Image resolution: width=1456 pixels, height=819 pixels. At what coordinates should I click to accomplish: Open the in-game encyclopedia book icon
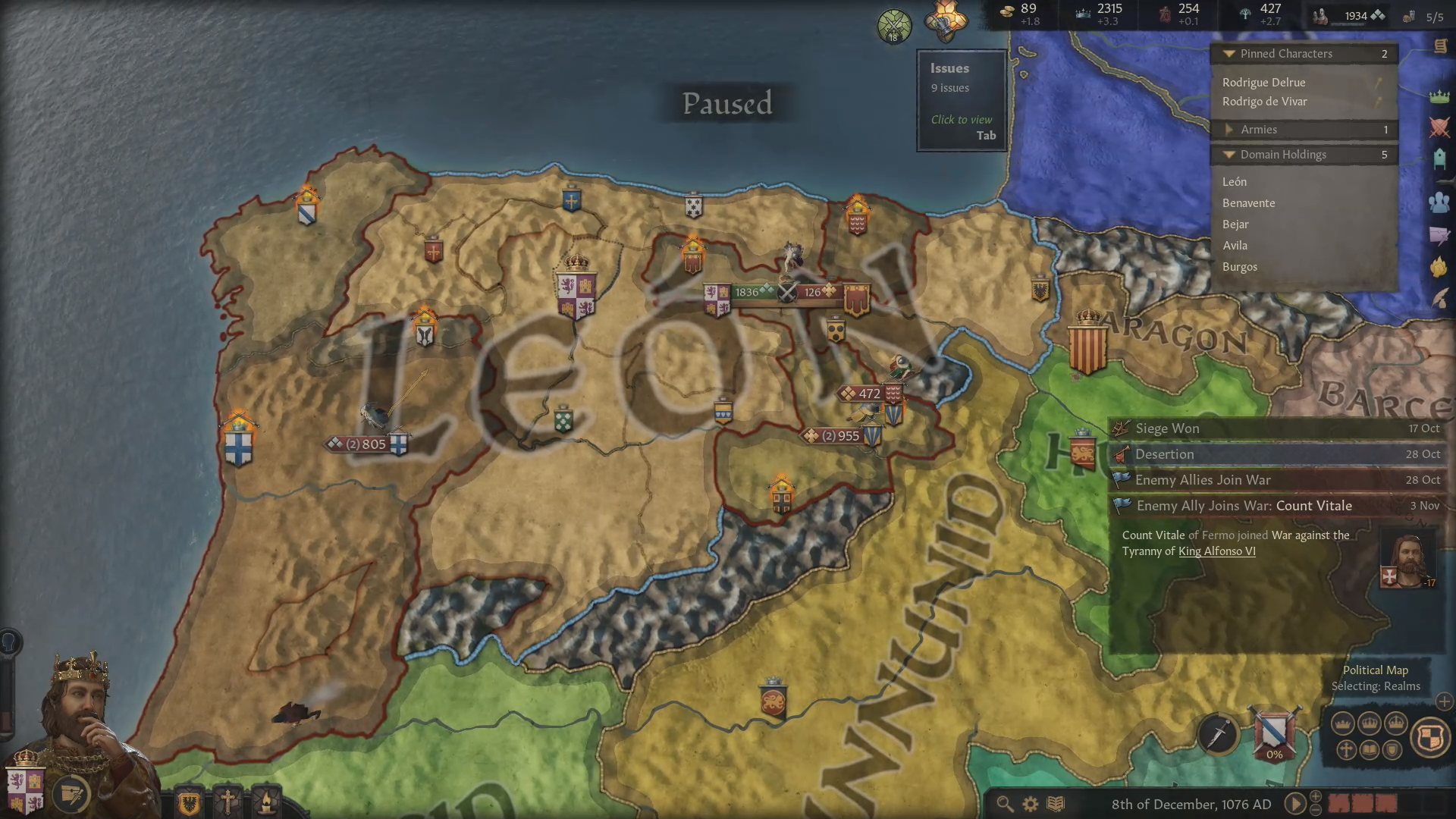coord(1055,803)
